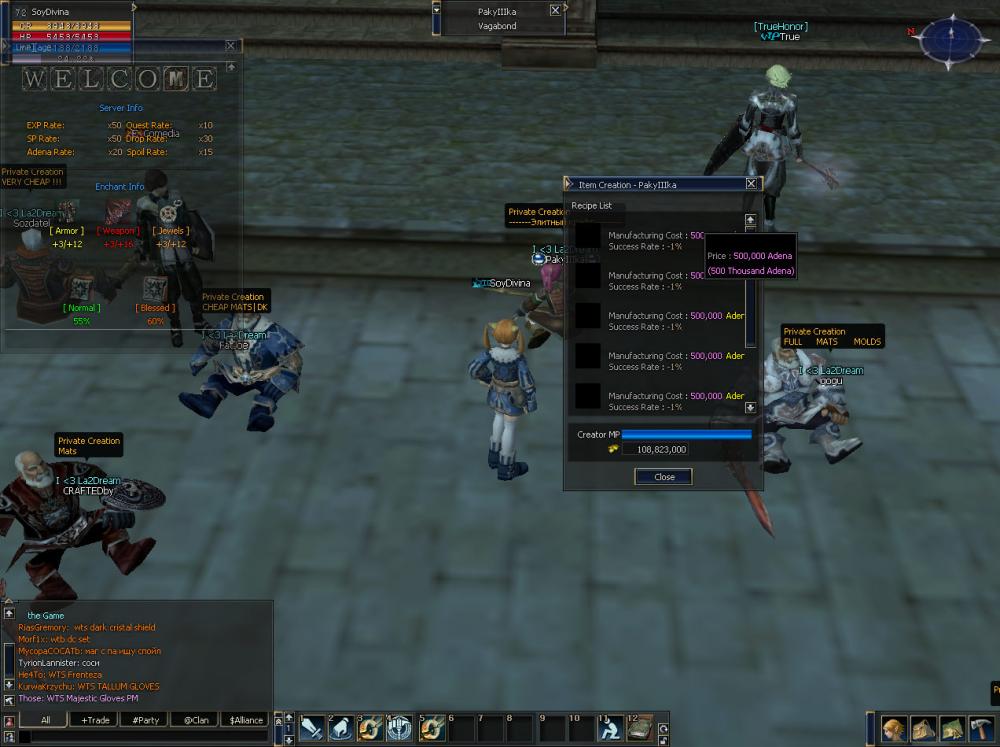This screenshot has height=747, width=1000.
Task: Close the Item Creation window
Action: [751, 184]
